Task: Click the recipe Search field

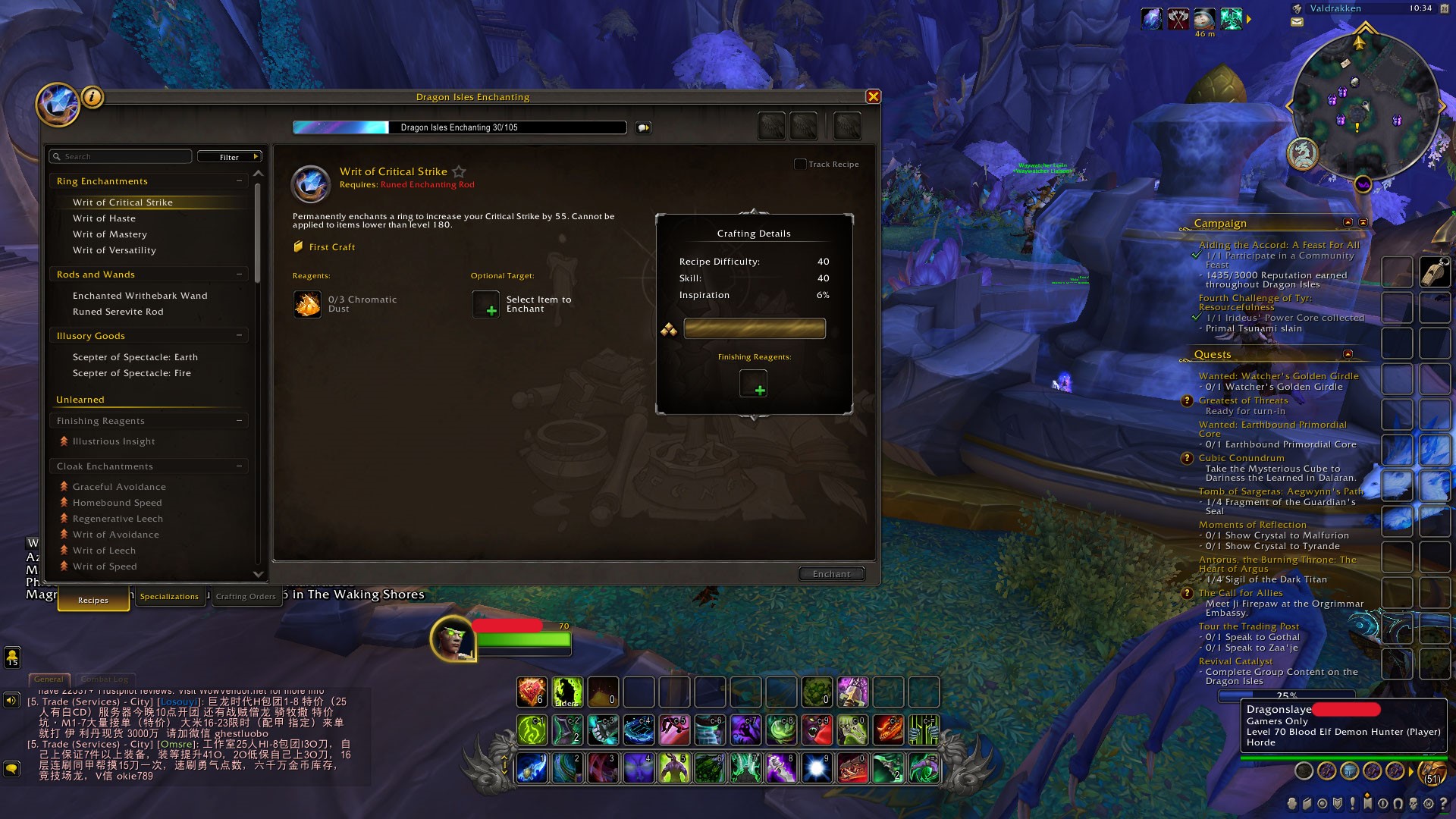Action: (121, 157)
